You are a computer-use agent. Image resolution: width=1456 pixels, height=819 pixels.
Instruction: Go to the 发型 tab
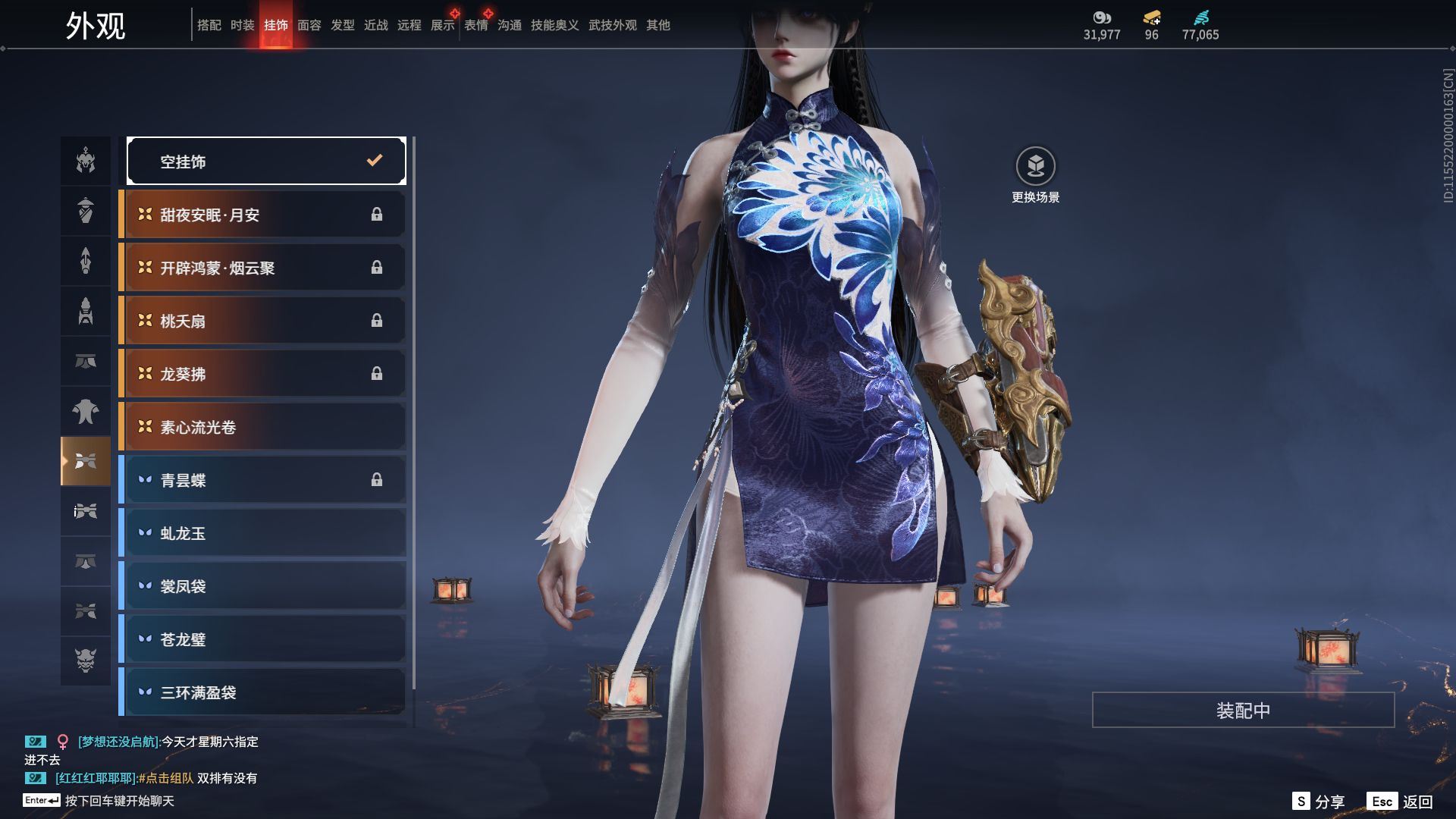pos(343,26)
